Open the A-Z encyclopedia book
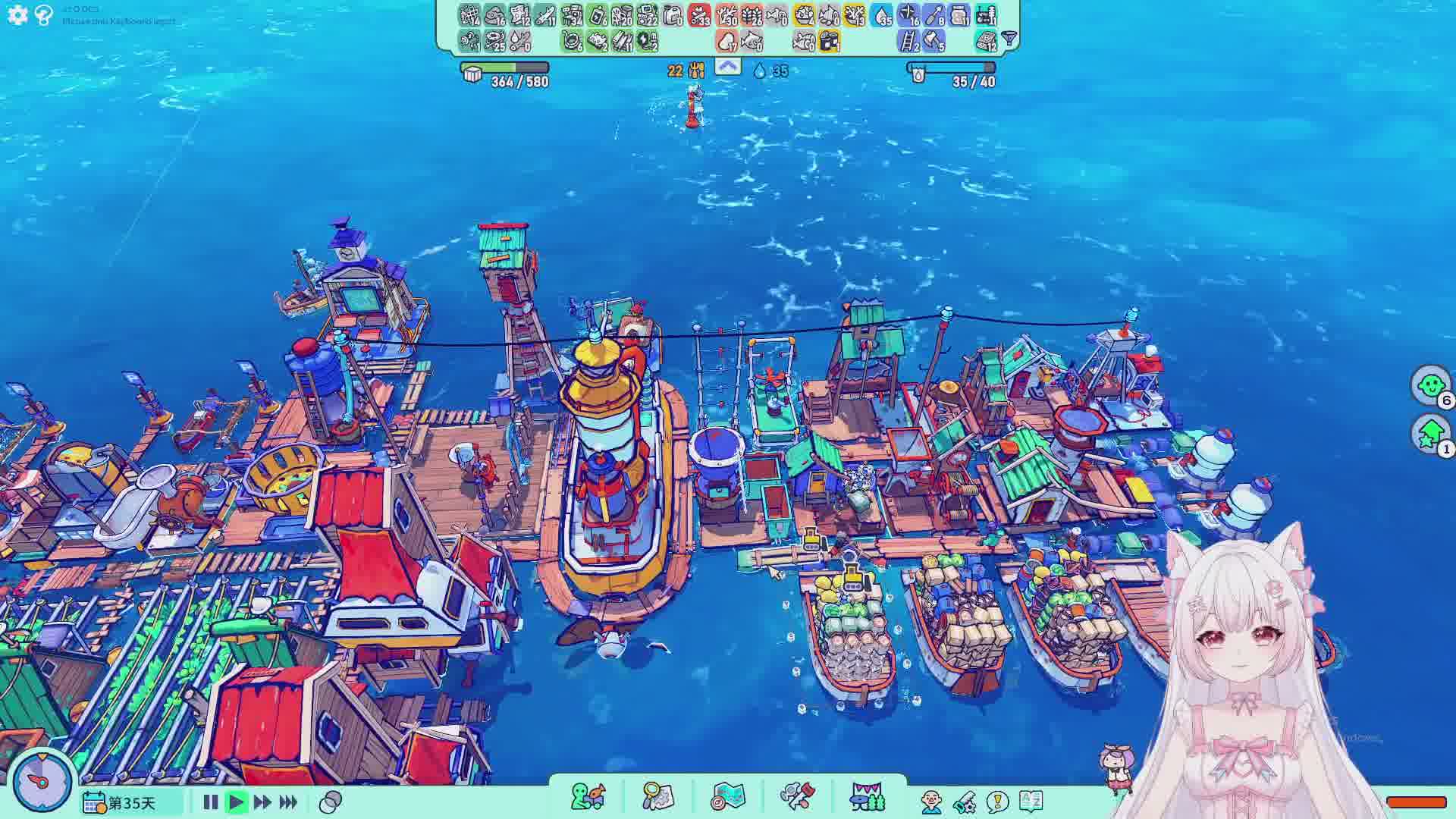Viewport: 1456px width, 819px height. (1031, 802)
